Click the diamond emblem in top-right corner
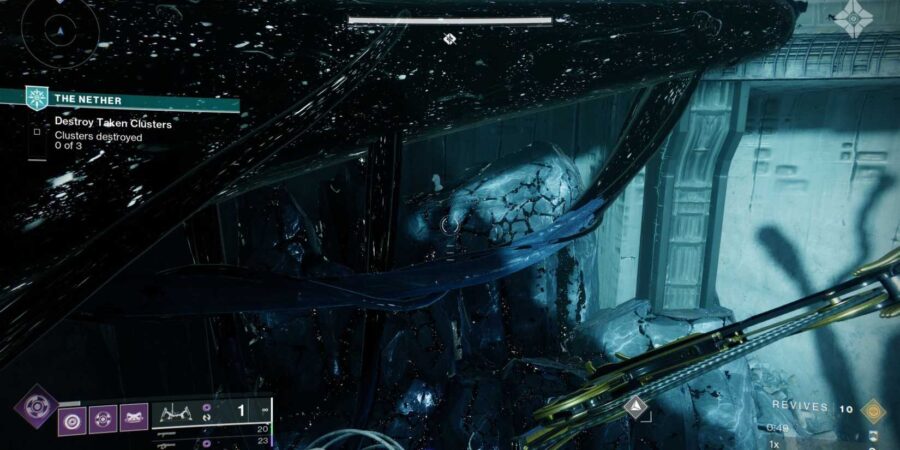Image resolution: width=900 pixels, height=450 pixels. pos(853,17)
